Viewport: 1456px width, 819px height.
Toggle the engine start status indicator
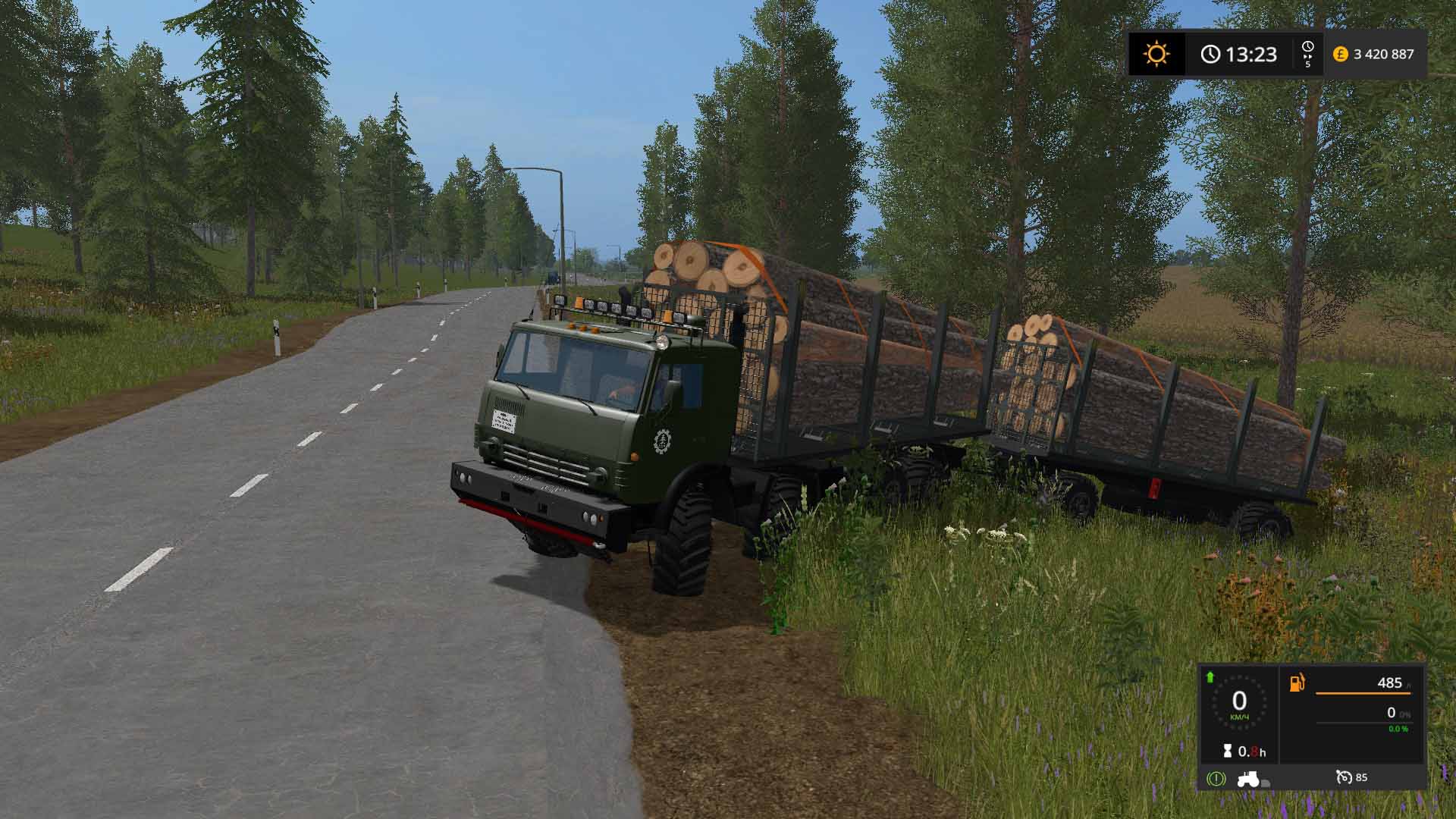click(x=1216, y=778)
